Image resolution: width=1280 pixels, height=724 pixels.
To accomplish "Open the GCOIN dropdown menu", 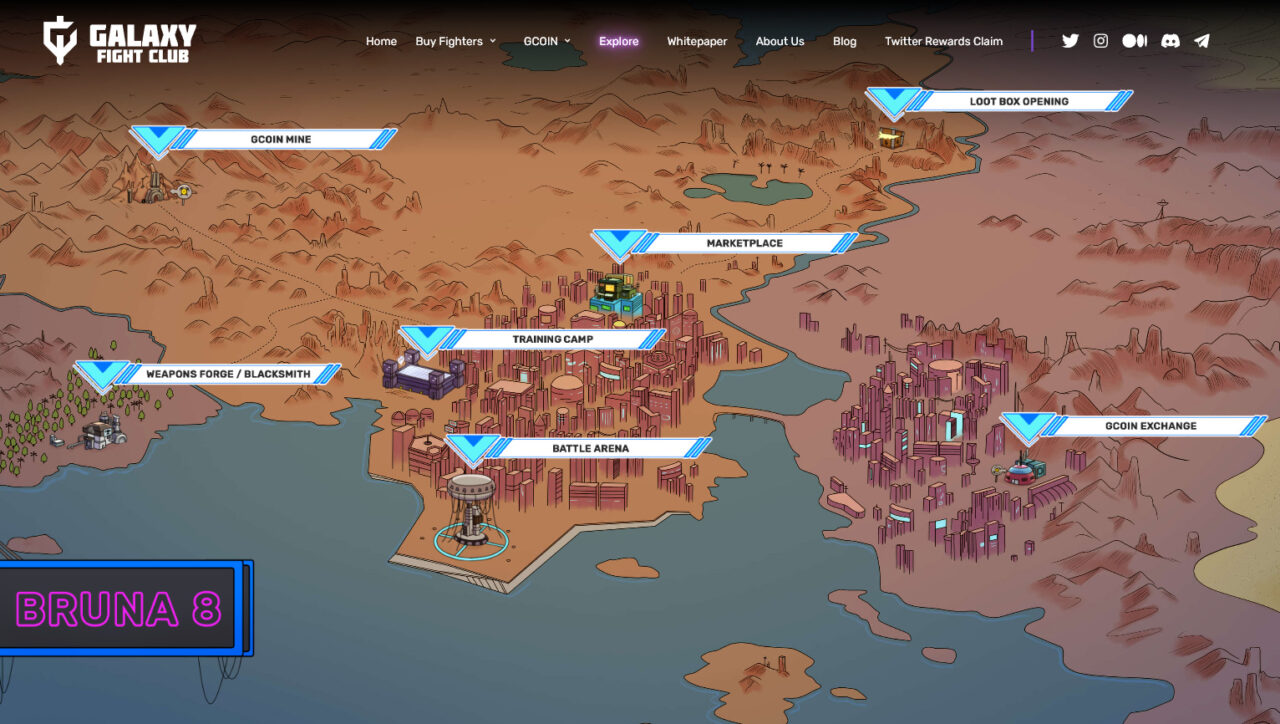I will click(541, 41).
